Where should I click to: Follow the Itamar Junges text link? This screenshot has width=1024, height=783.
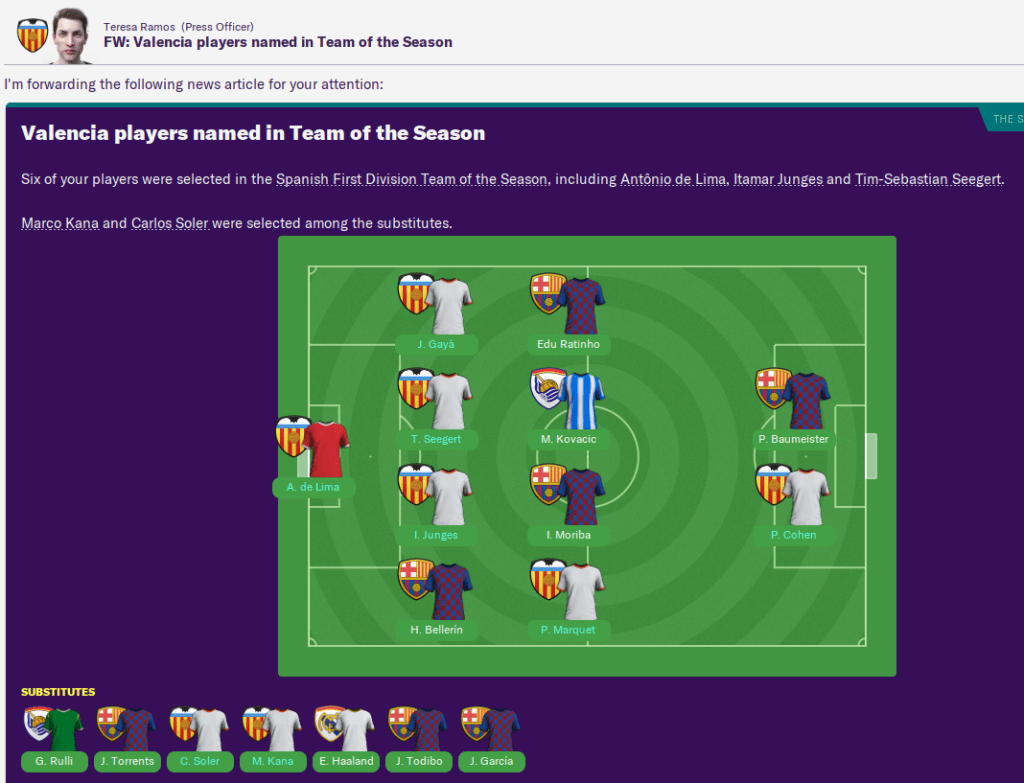[x=777, y=180]
